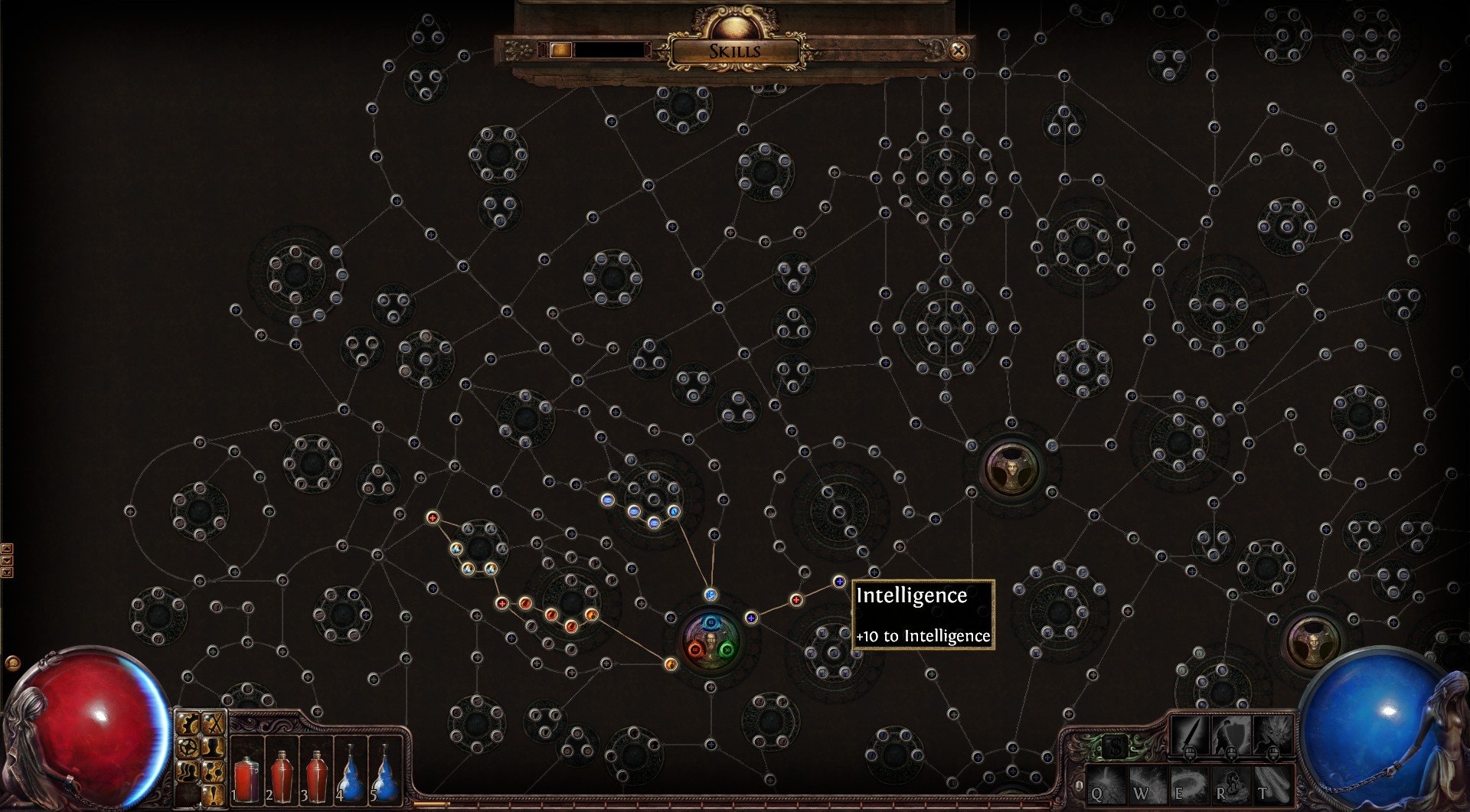Image resolution: width=1470 pixels, height=812 pixels.
Task: Click the exclamation mark menu button
Action: [x=214, y=794]
